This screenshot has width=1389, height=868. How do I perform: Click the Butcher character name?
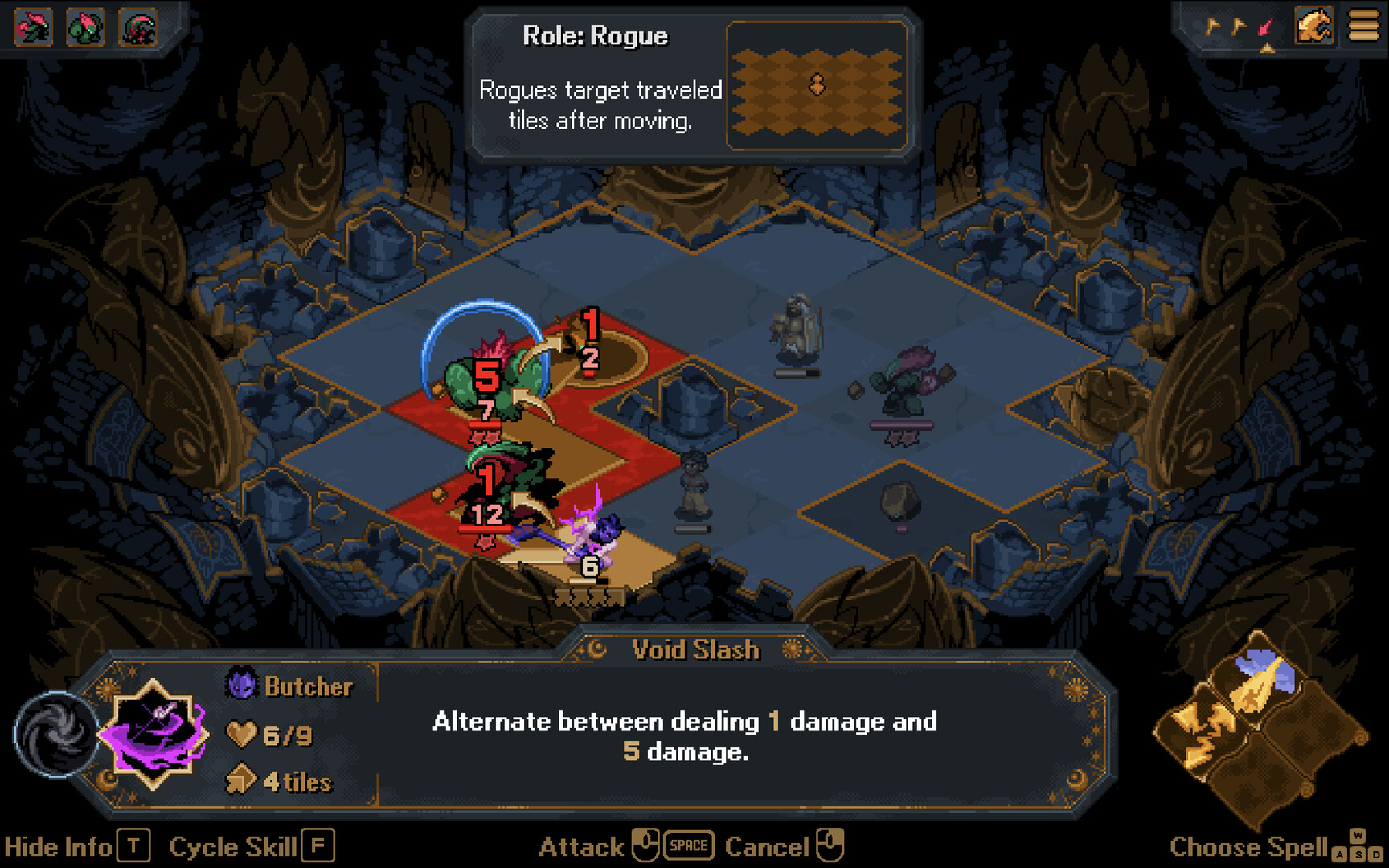coord(308,686)
